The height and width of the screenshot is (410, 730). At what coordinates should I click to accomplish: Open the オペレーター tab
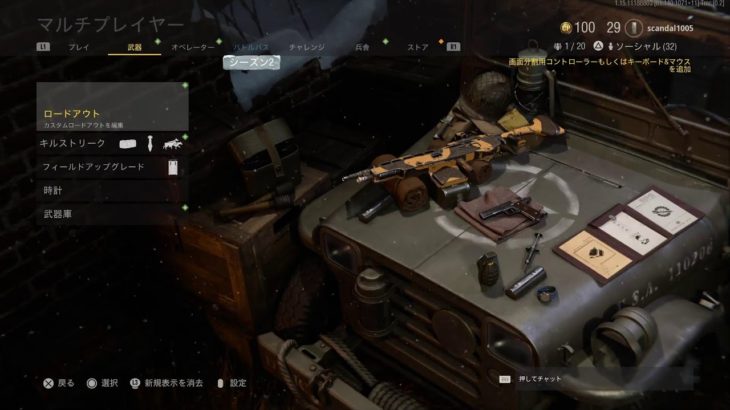pos(192,47)
